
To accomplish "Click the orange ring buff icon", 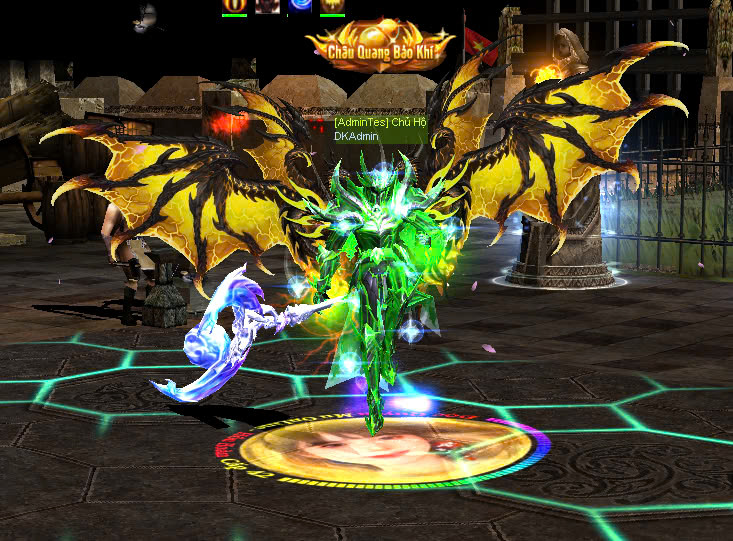I will click(x=235, y=5).
